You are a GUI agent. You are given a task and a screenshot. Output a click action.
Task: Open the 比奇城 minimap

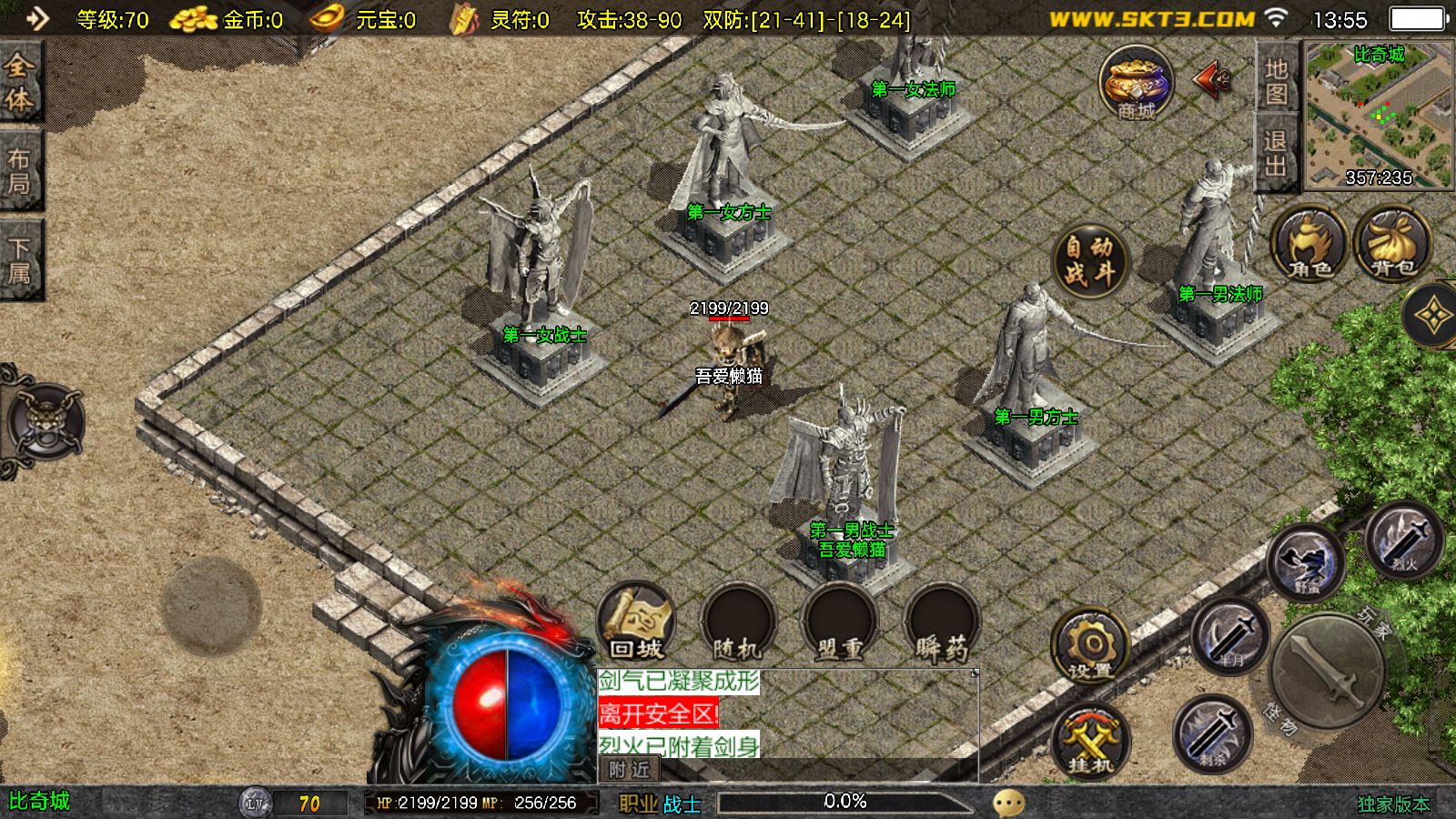click(1378, 114)
